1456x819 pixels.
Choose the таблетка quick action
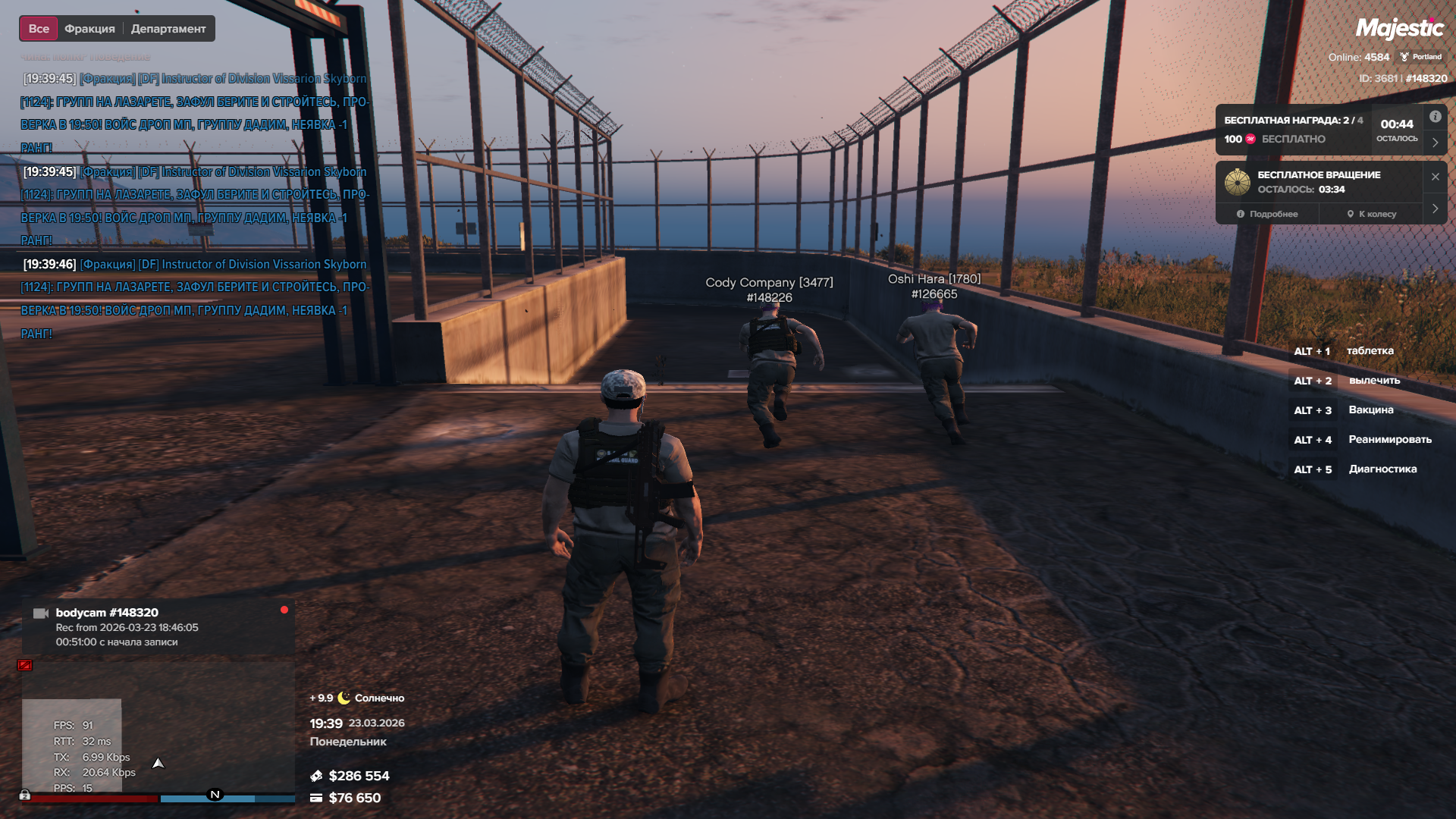click(x=1370, y=351)
